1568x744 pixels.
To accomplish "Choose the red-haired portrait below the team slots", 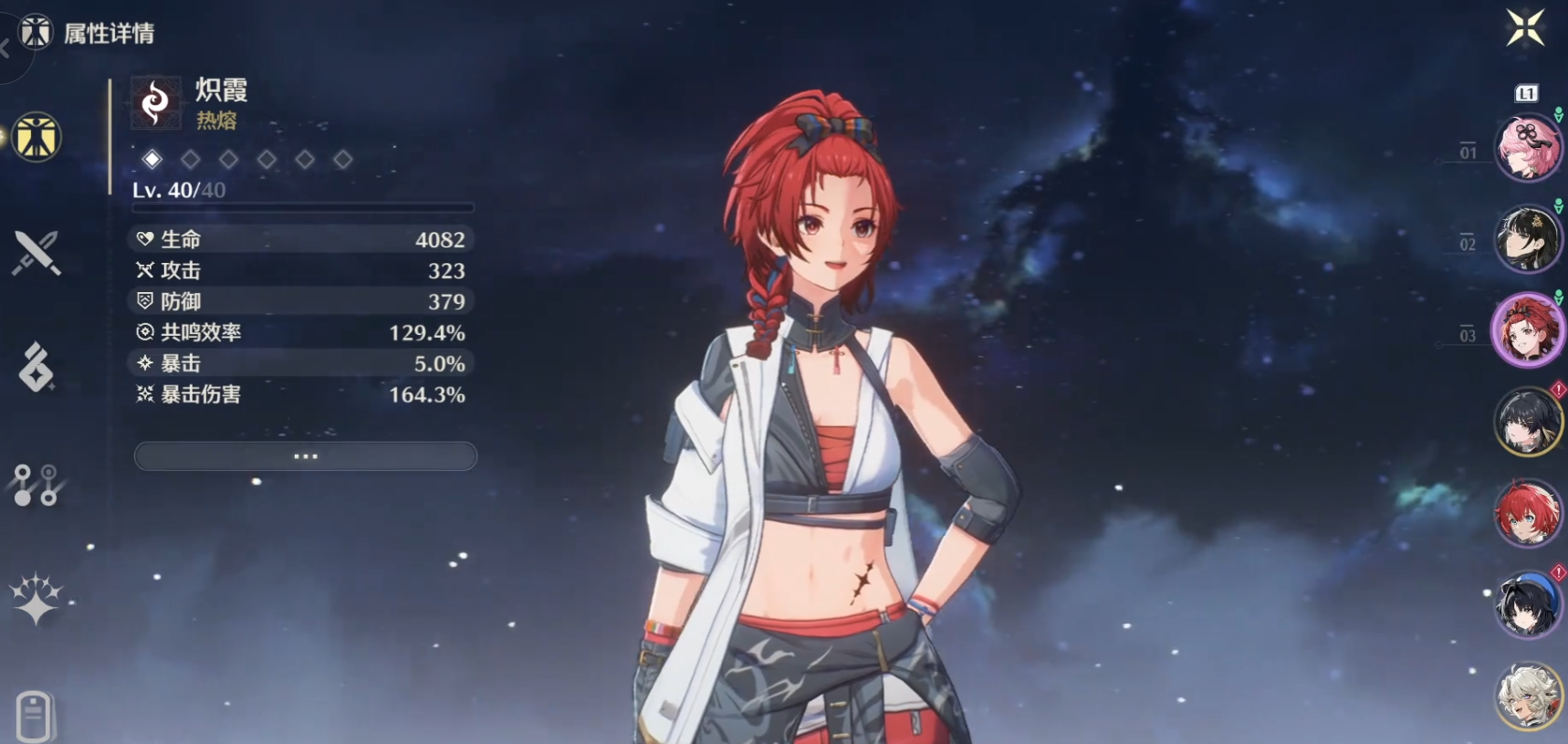I will pyautogui.click(x=1527, y=513).
